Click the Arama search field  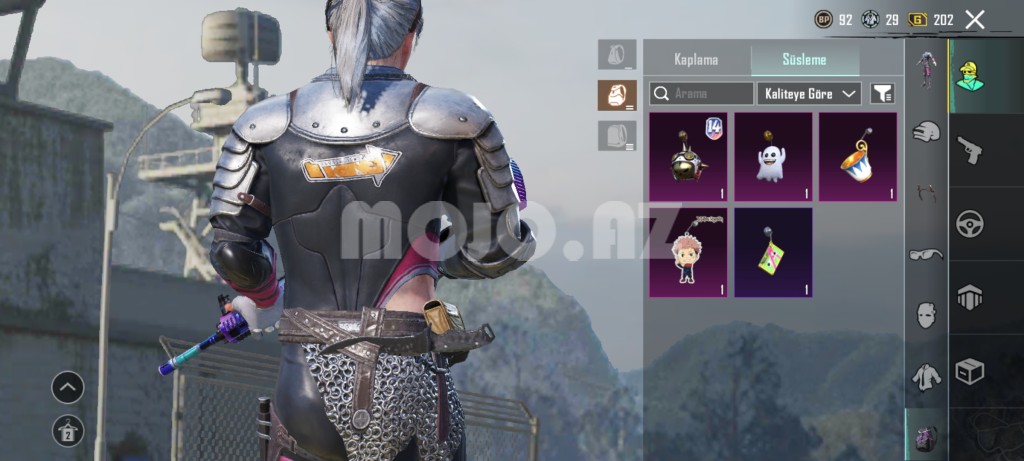tap(702, 94)
